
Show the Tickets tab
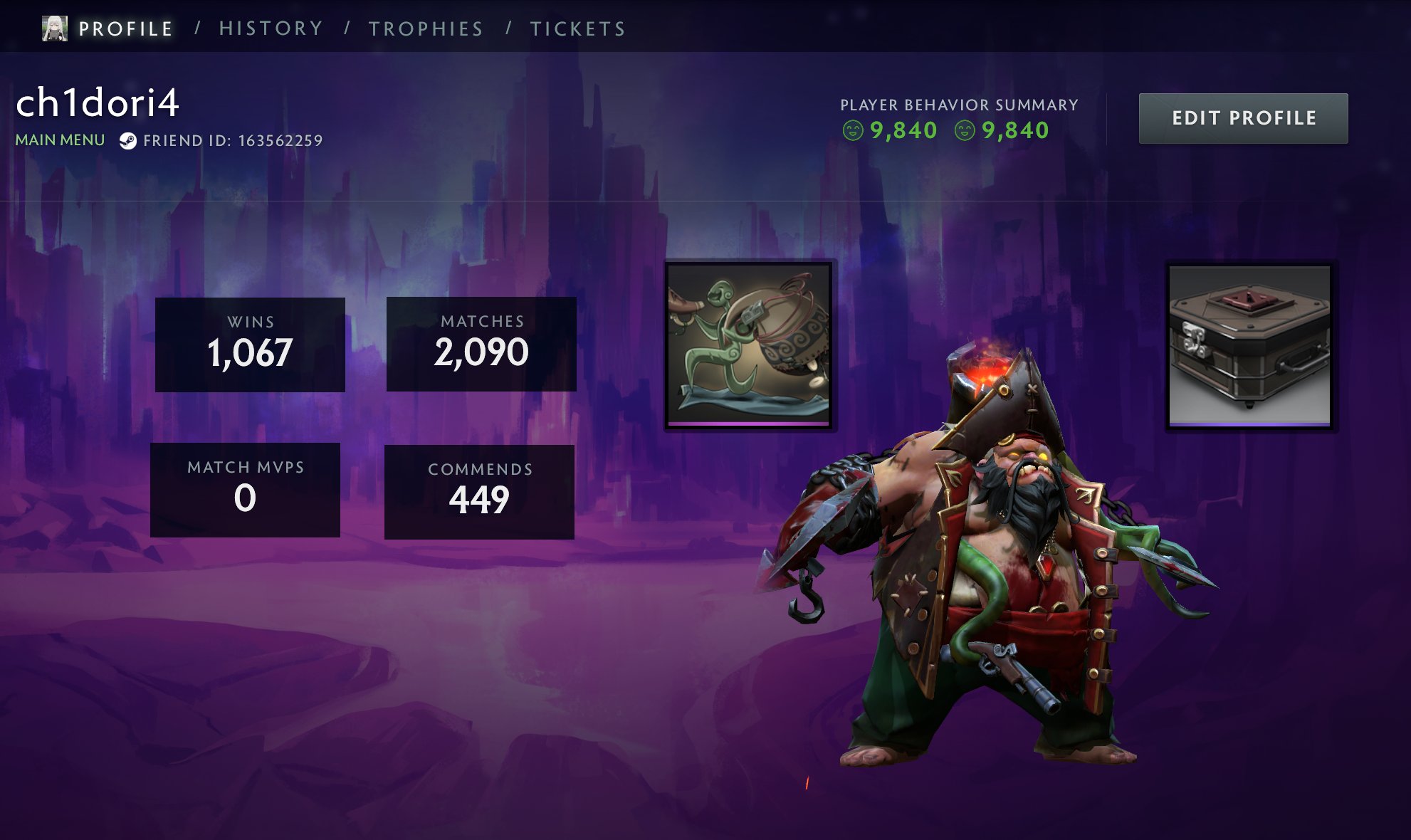[577, 28]
